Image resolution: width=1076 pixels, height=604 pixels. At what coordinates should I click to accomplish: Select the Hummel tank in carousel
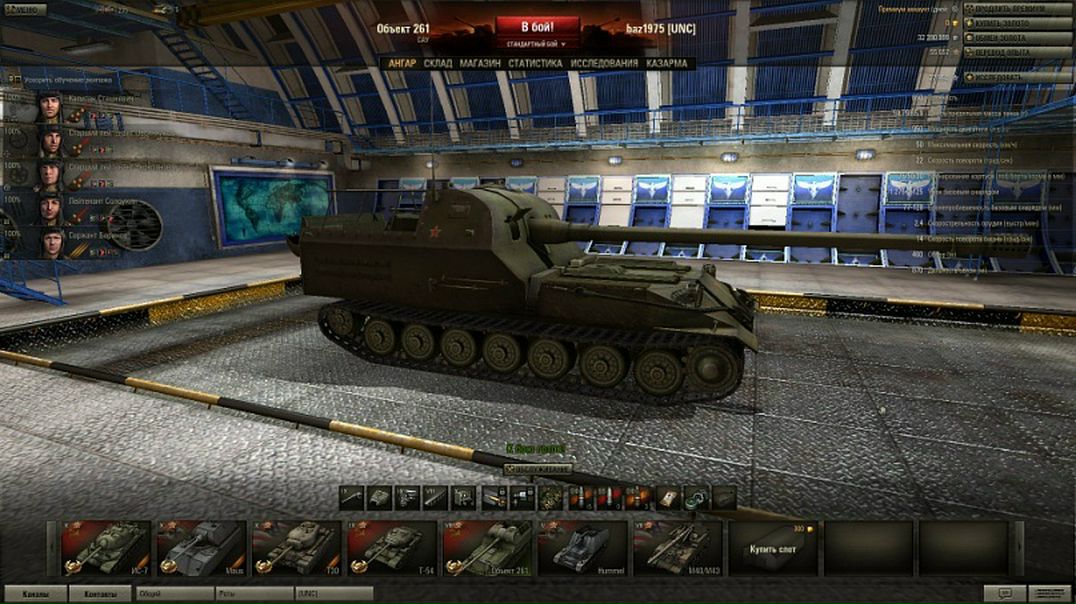click(x=581, y=547)
